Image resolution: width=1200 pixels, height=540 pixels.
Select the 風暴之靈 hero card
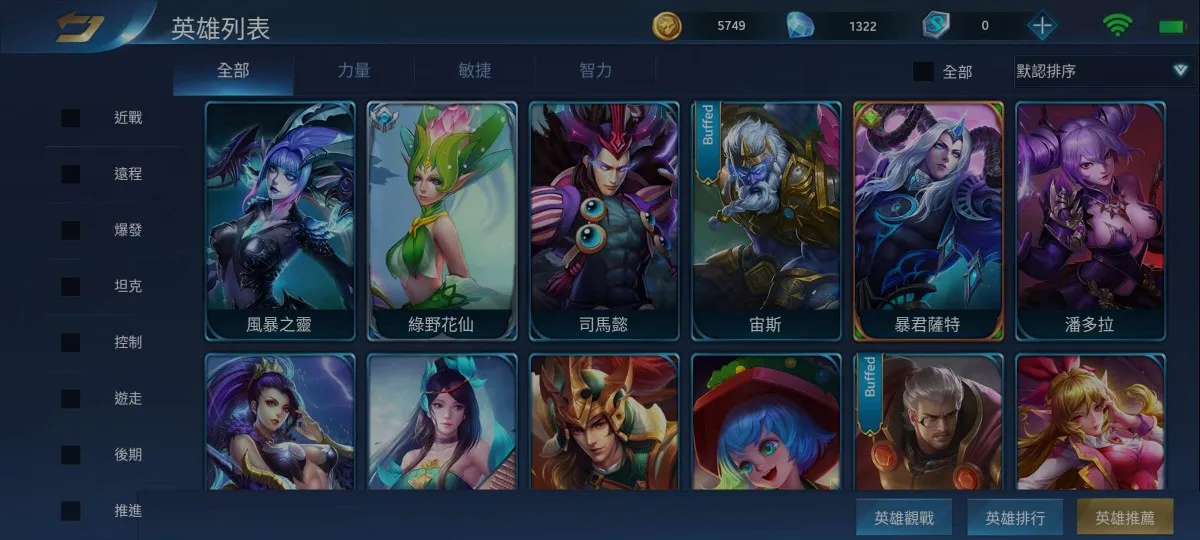click(280, 220)
